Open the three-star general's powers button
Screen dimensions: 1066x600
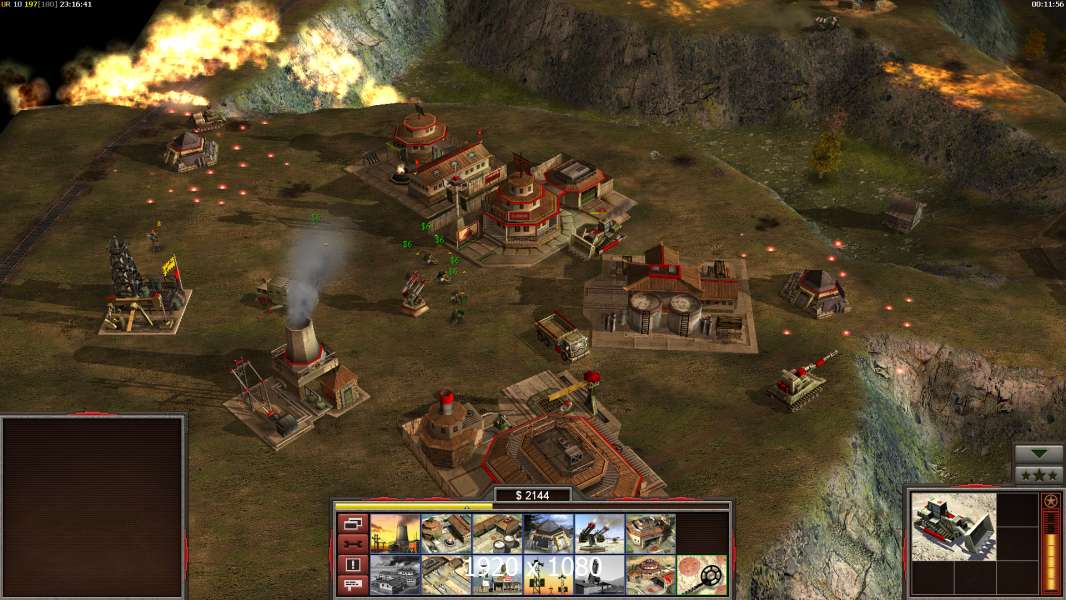1038,475
